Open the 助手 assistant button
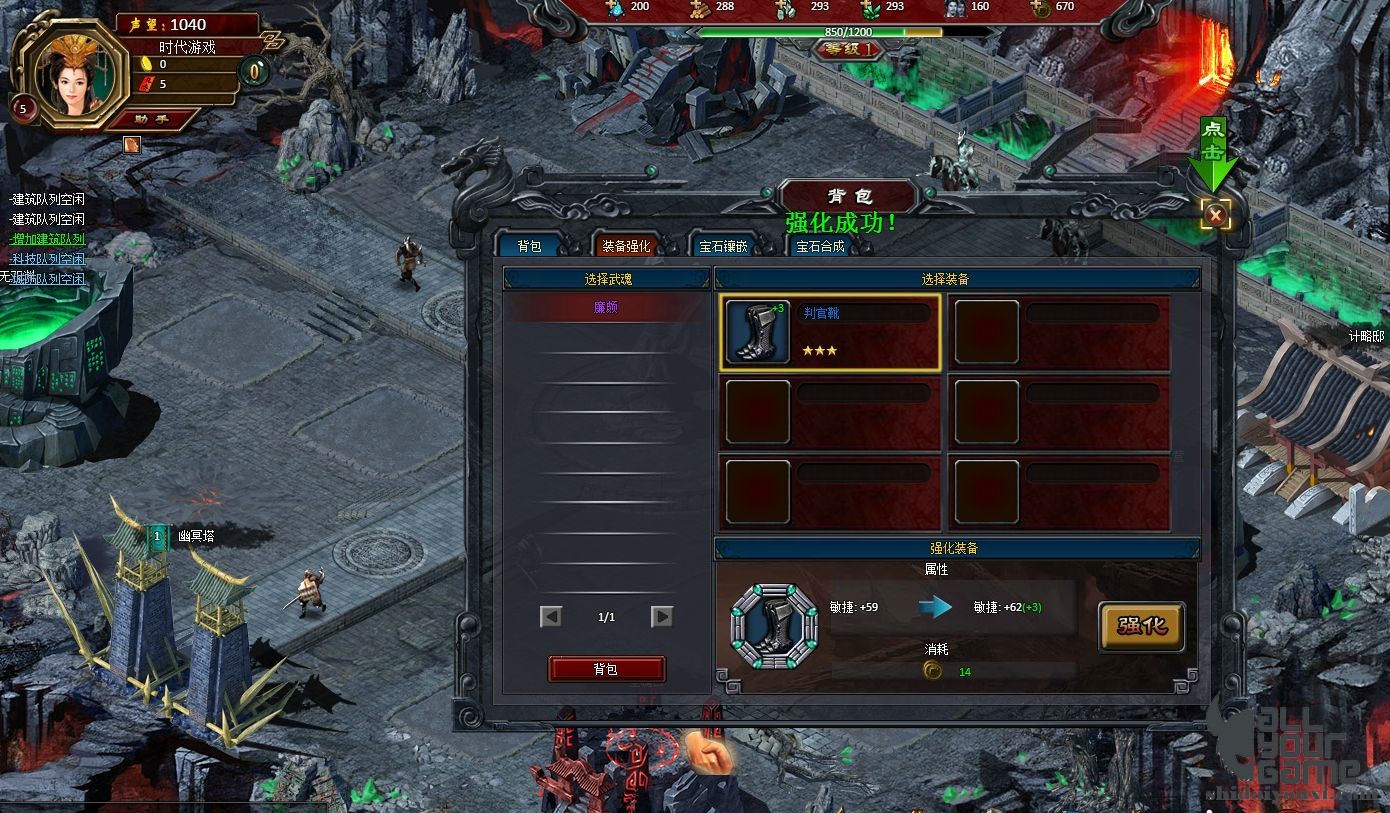Image resolution: width=1390 pixels, height=813 pixels. click(151, 119)
